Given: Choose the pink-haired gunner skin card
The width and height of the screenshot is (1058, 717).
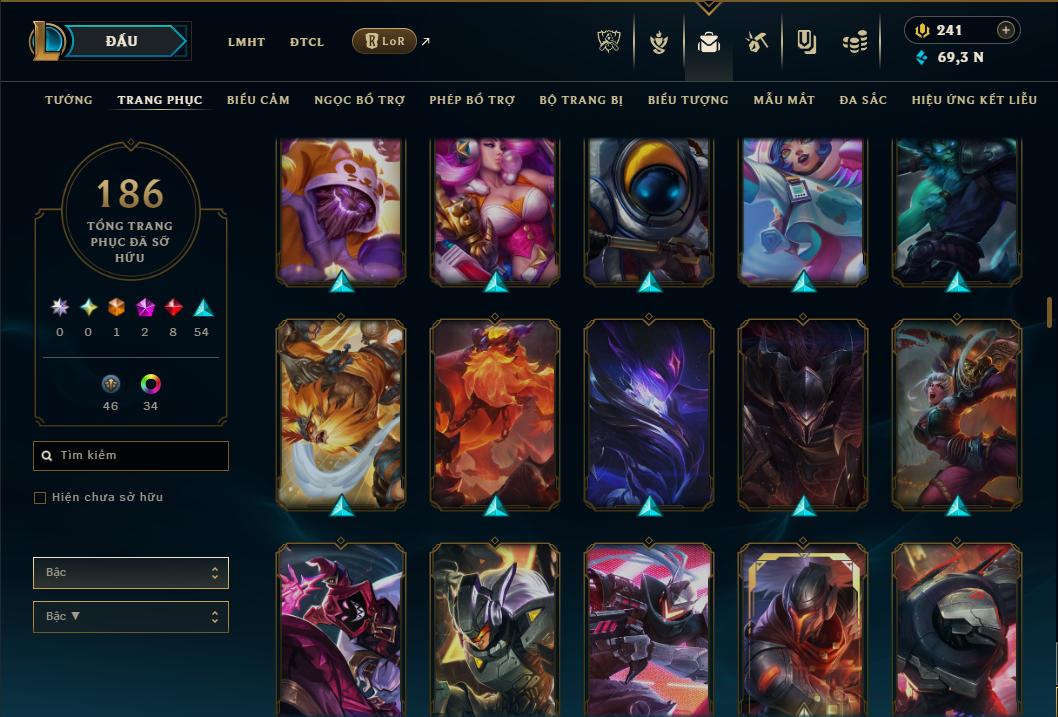Looking at the screenshot, I should click(x=495, y=210).
